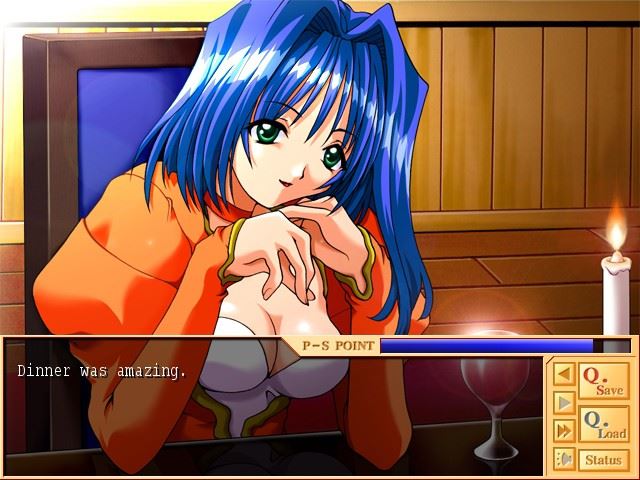This screenshot has height=480, width=640.
Task: Toggle the speaker voice button
Action: (564, 460)
